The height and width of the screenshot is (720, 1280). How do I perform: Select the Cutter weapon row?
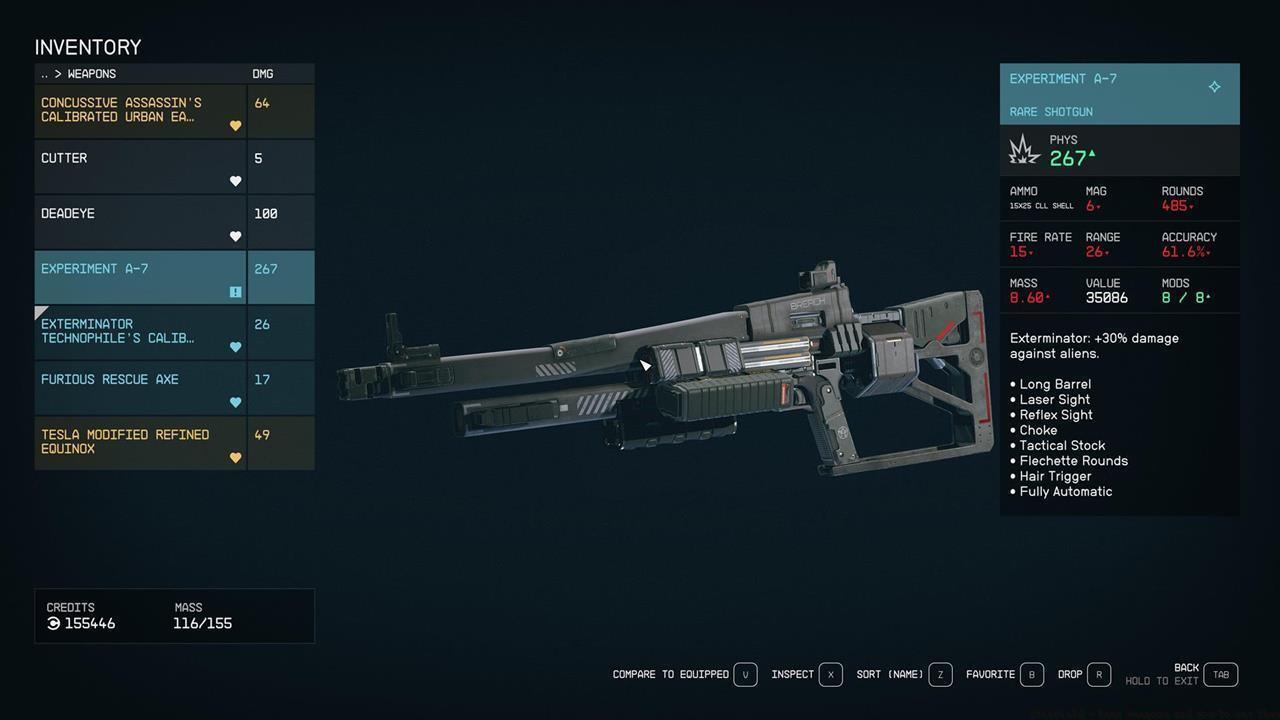(x=140, y=166)
